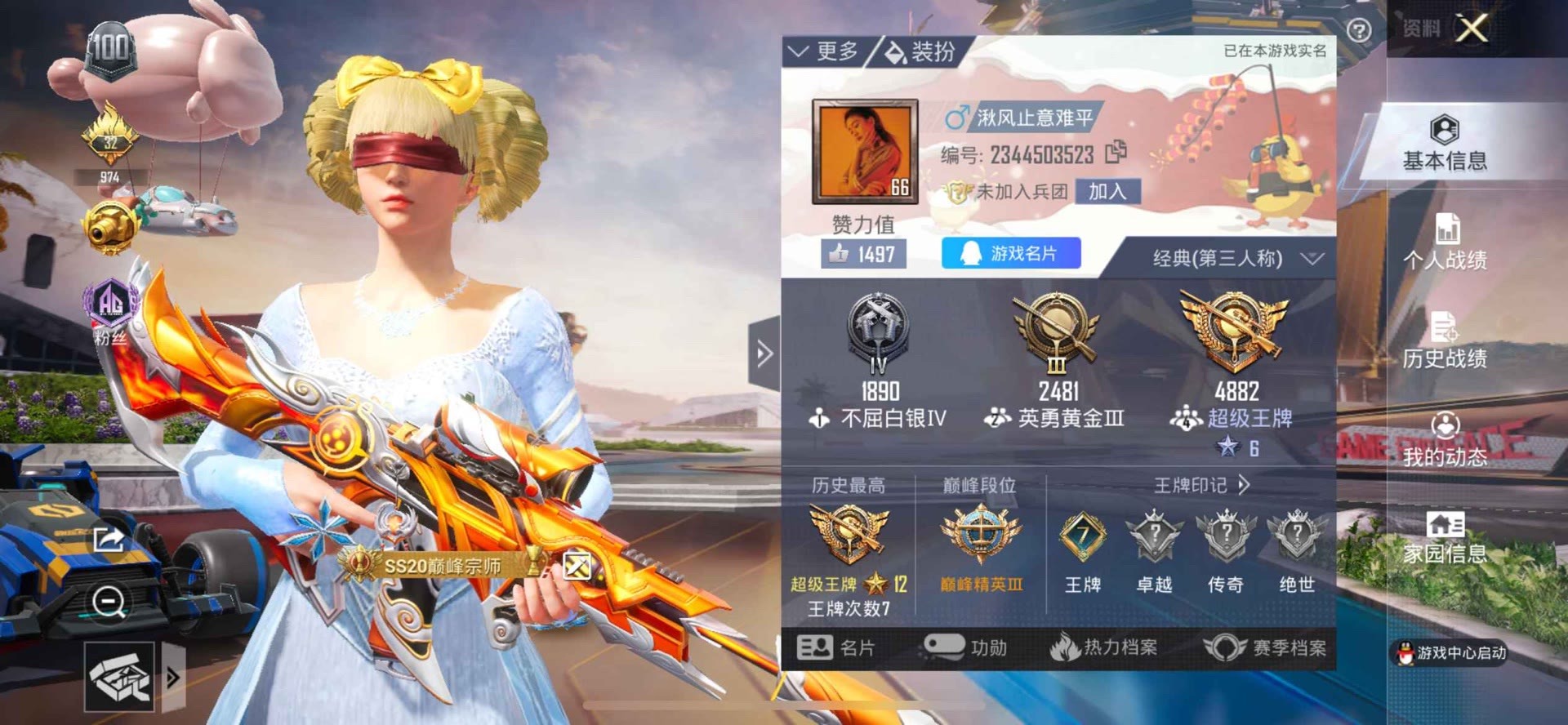Give a like on the 1497 thumbs-up
Viewport: 1568px width, 725px height.
coord(862,255)
